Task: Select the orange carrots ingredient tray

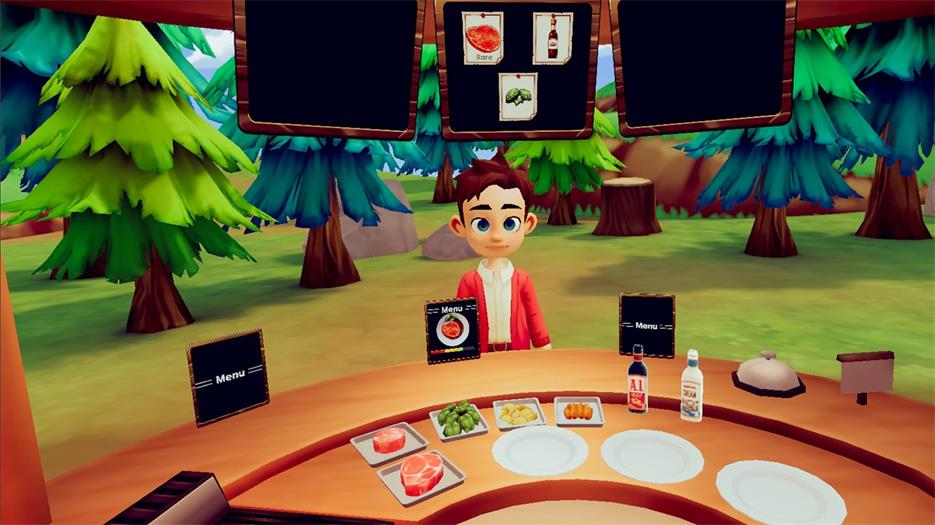Action: click(x=579, y=410)
